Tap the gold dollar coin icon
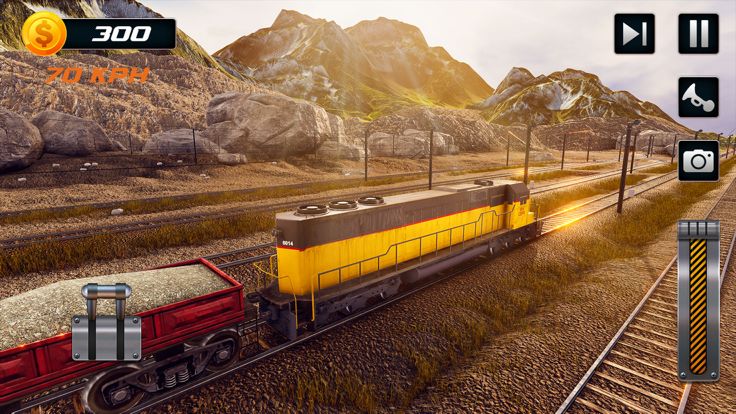 click(44, 34)
